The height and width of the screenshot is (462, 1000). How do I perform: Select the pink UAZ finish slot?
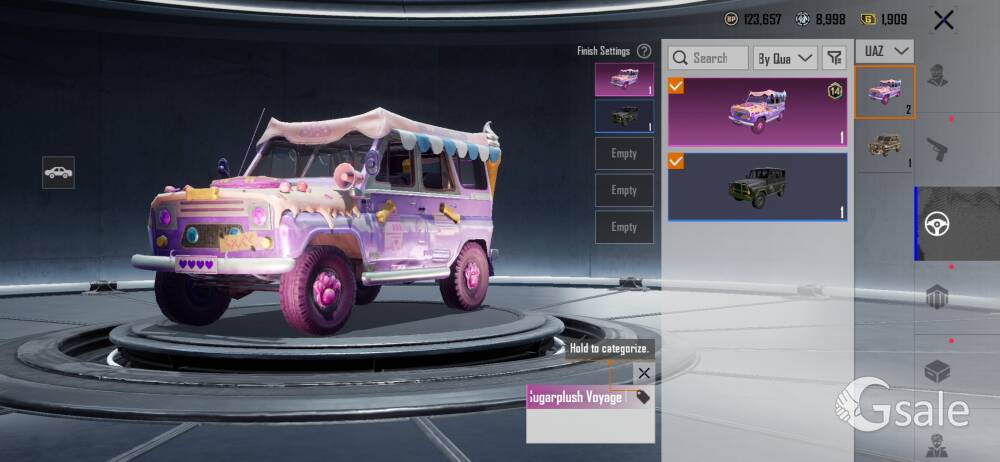coord(624,80)
